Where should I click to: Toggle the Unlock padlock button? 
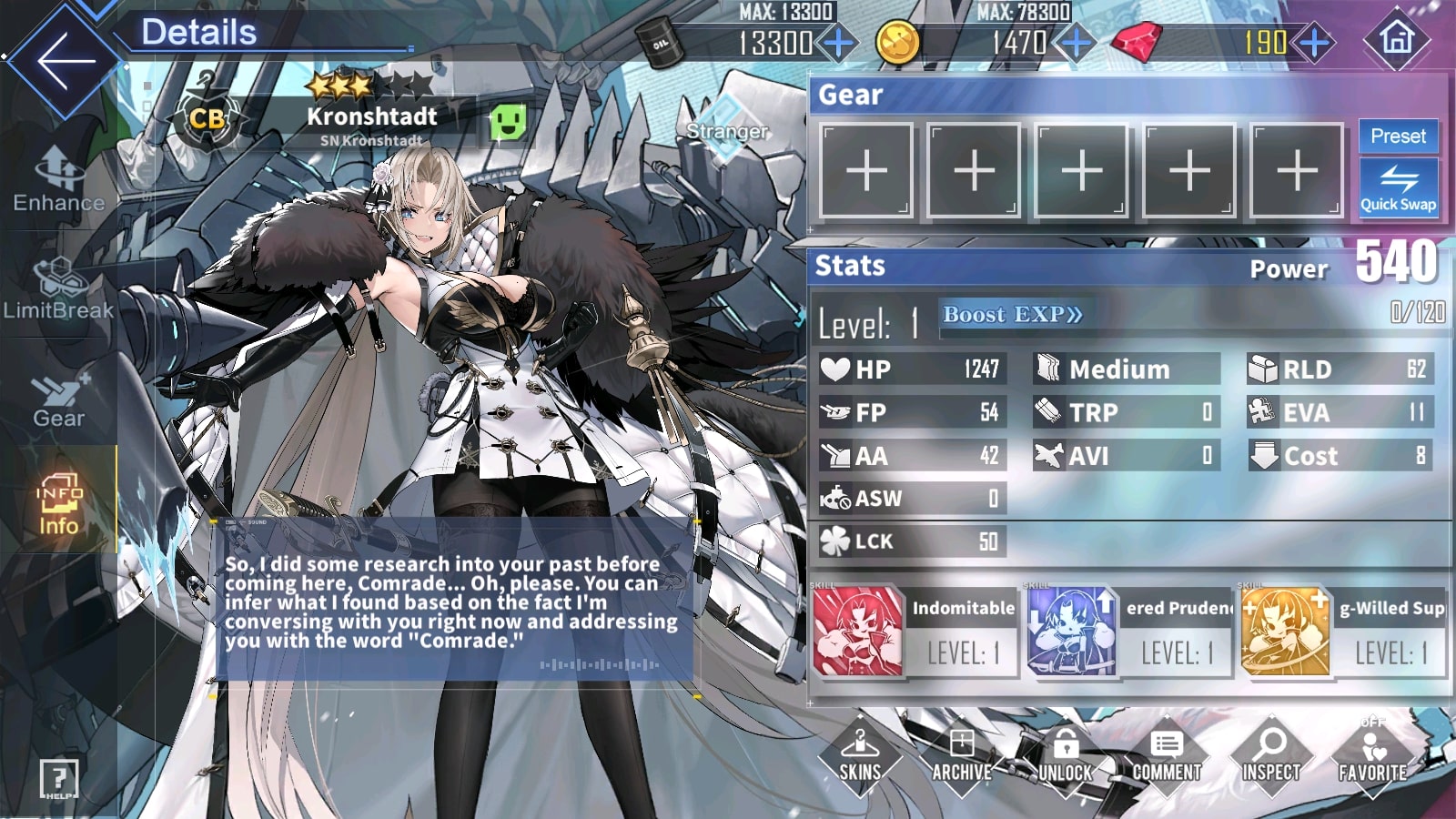coord(1065,754)
